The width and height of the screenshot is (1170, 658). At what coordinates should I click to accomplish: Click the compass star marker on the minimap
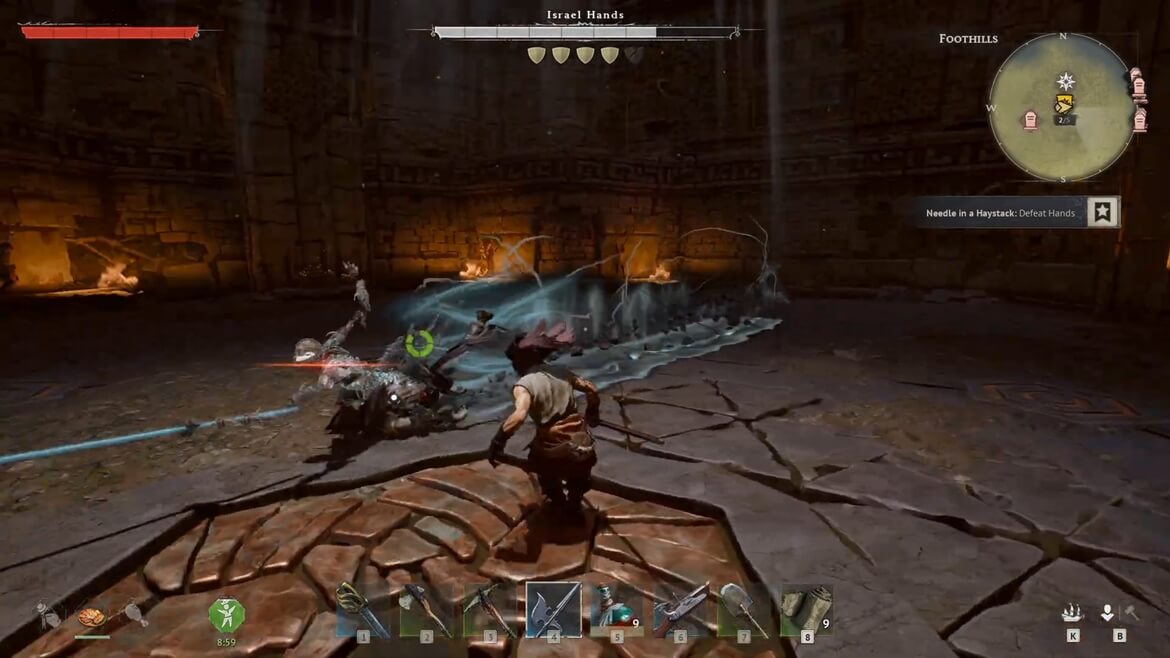pyautogui.click(x=1066, y=81)
